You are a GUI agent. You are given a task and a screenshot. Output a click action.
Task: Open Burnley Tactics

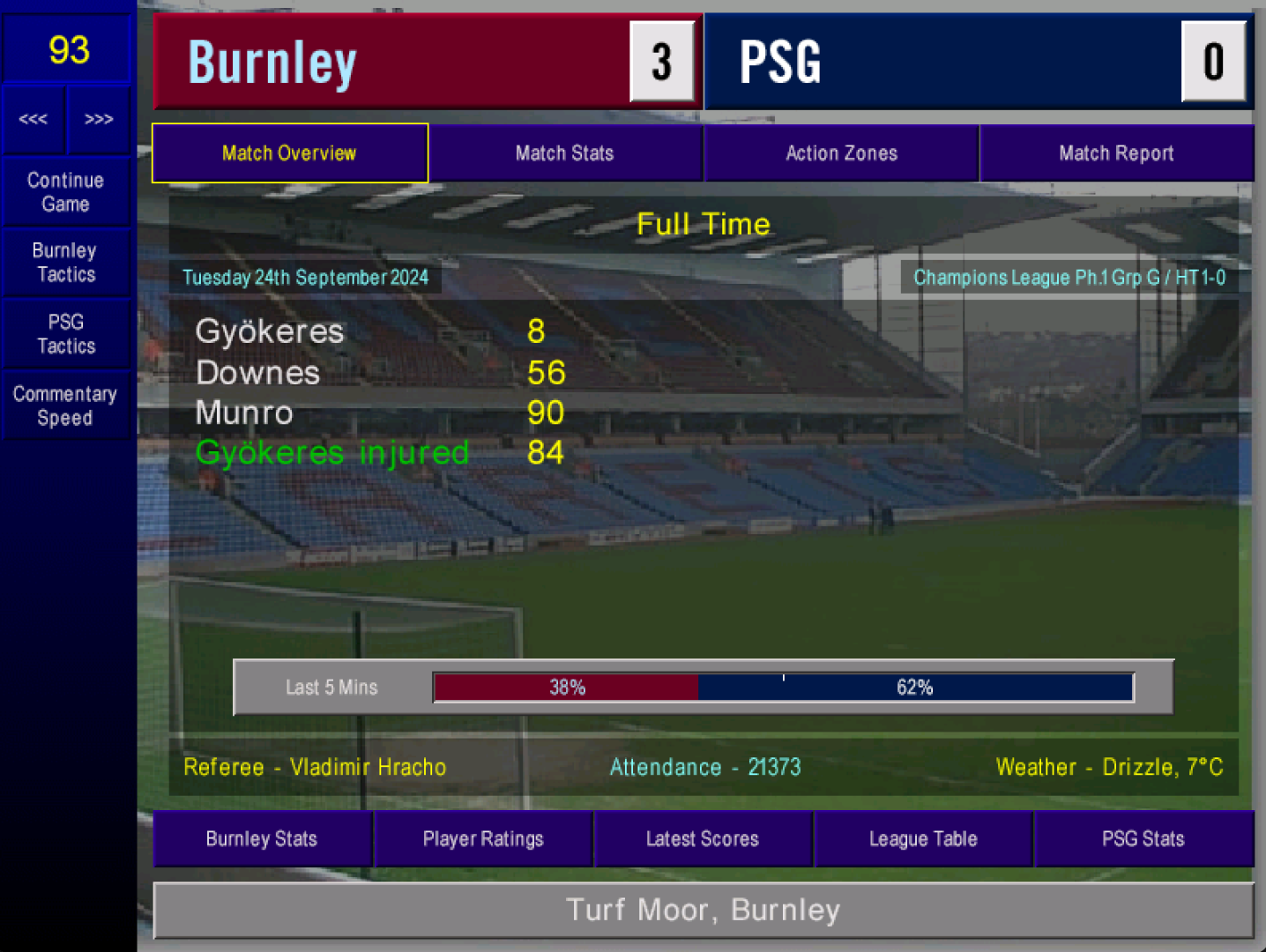click(66, 263)
